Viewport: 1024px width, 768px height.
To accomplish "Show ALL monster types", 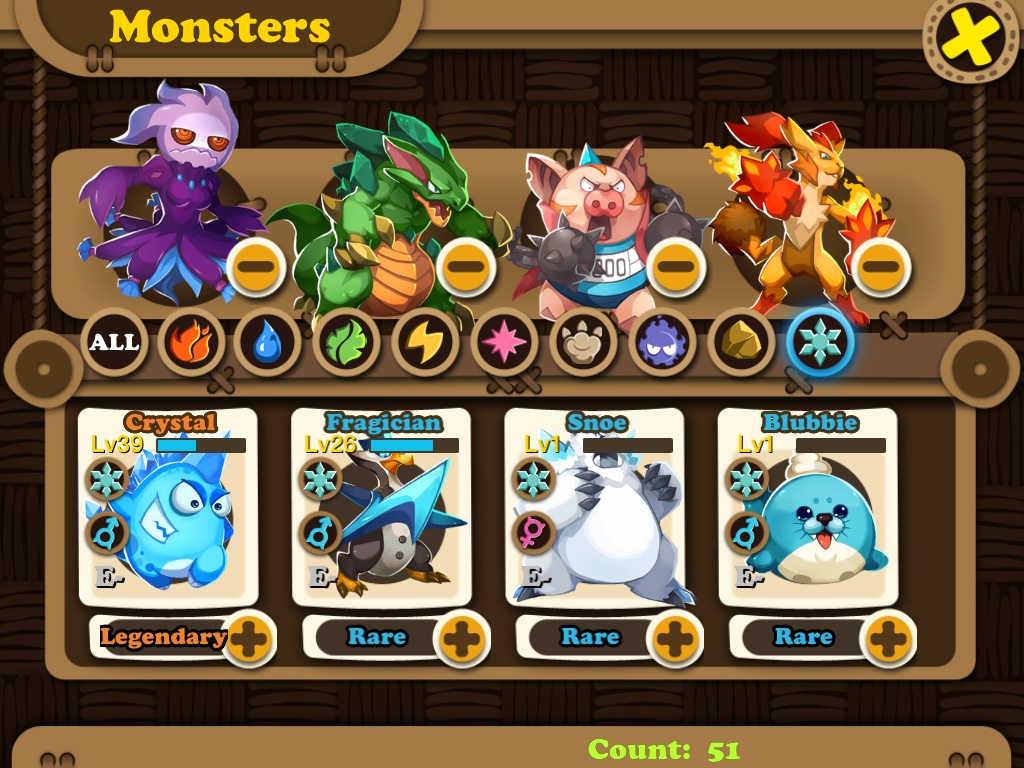I will coord(114,343).
